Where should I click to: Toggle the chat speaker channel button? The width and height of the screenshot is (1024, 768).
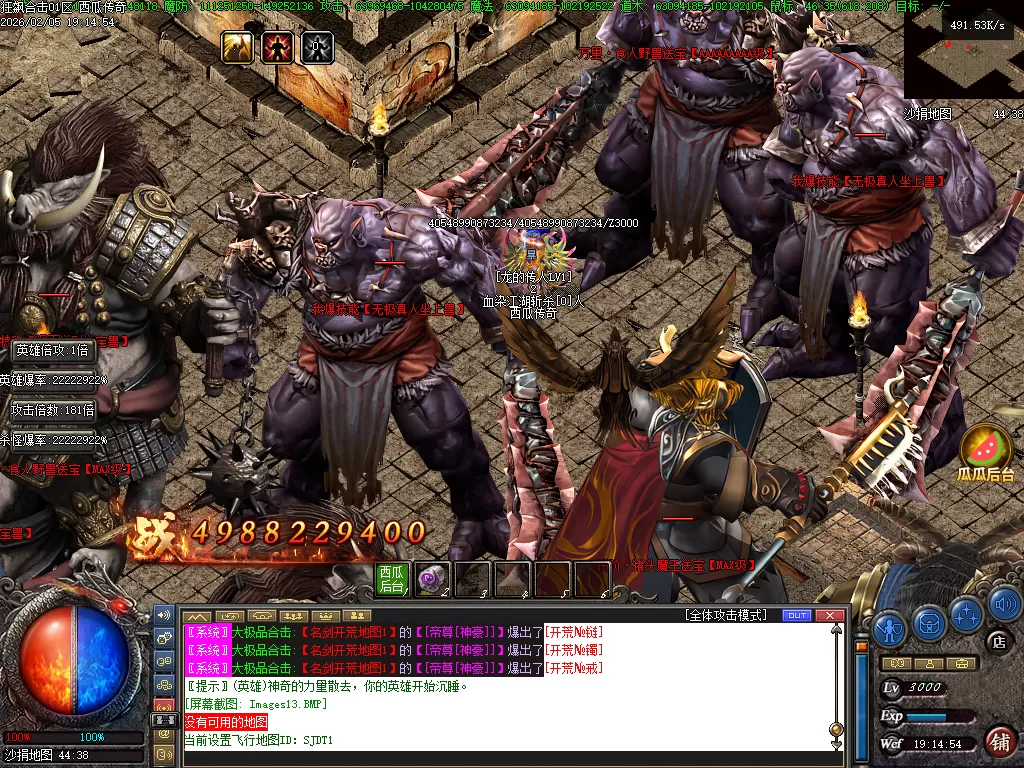pos(164,612)
